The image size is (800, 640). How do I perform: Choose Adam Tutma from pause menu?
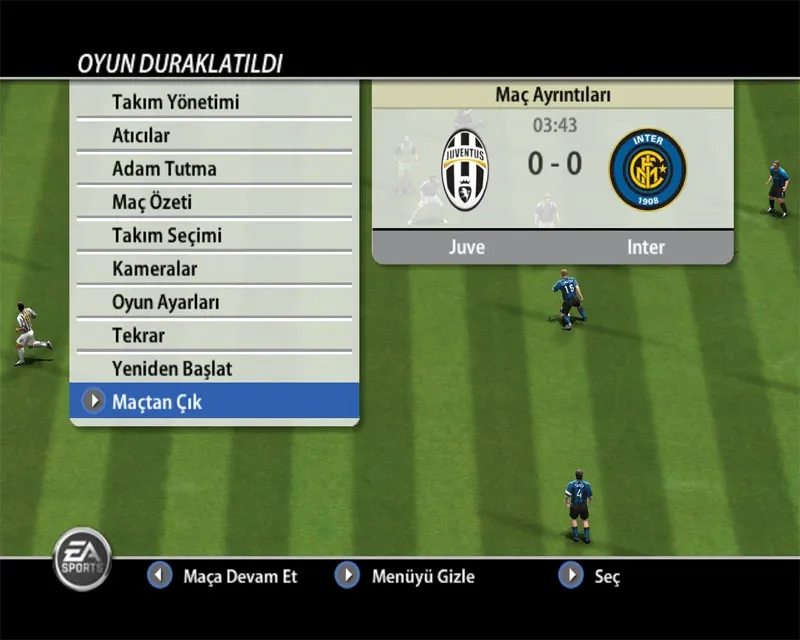tap(164, 168)
